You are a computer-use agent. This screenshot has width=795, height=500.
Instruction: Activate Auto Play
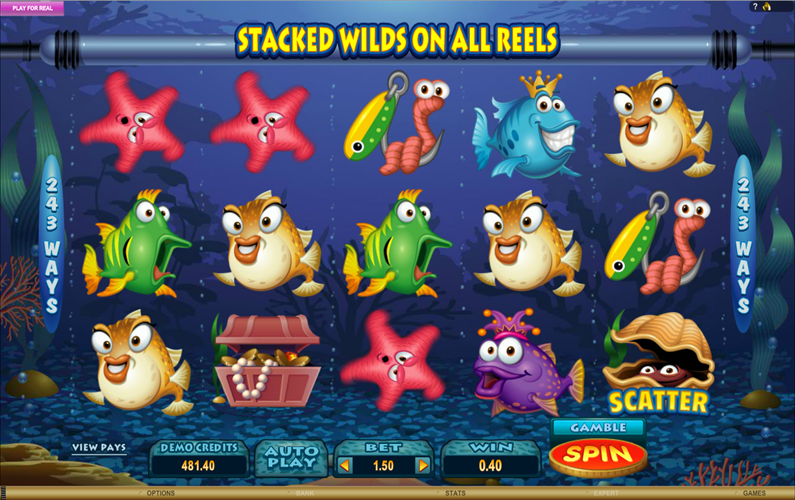[x=289, y=458]
